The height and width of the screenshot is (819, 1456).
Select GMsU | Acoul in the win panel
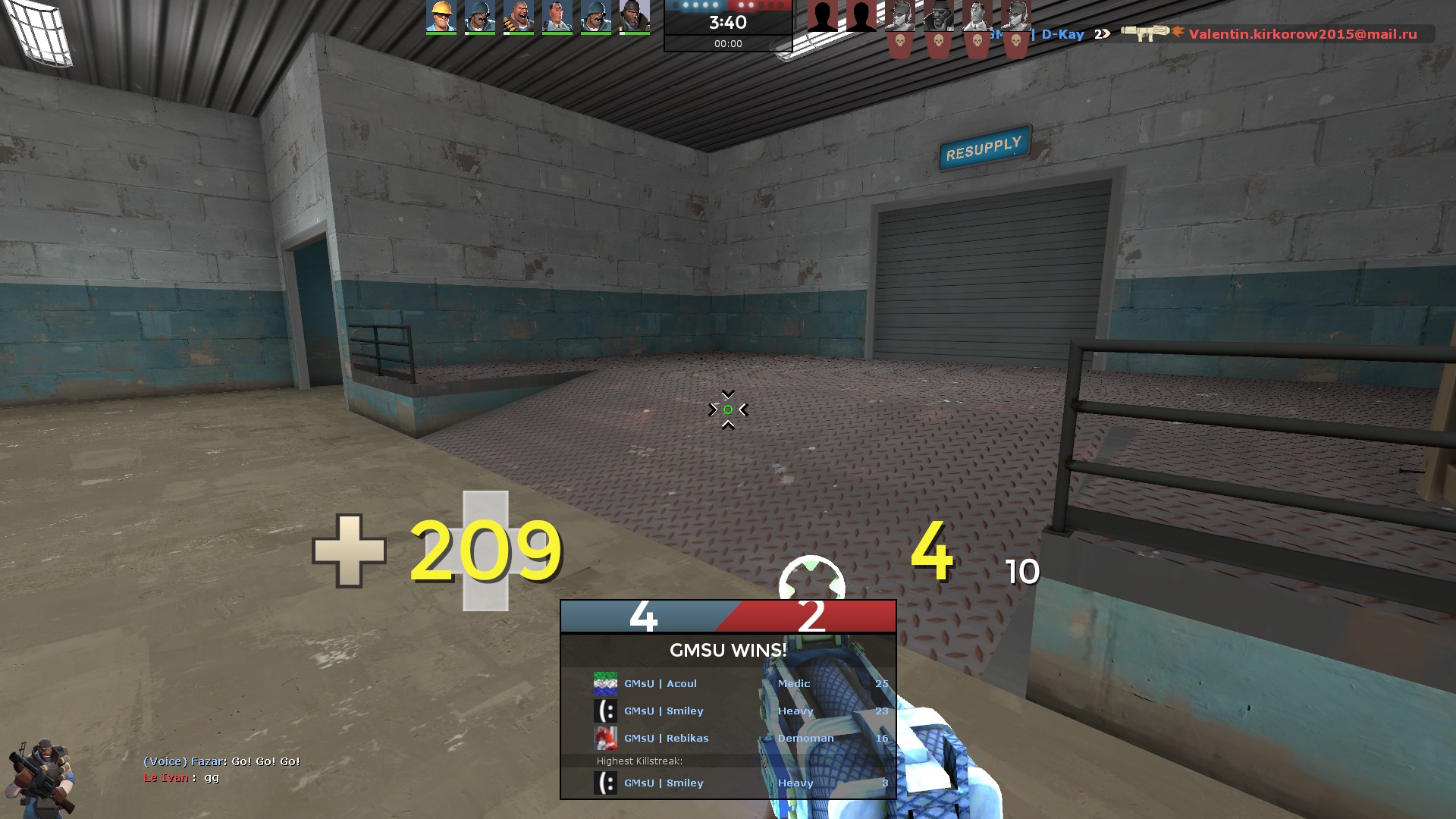[x=660, y=684]
